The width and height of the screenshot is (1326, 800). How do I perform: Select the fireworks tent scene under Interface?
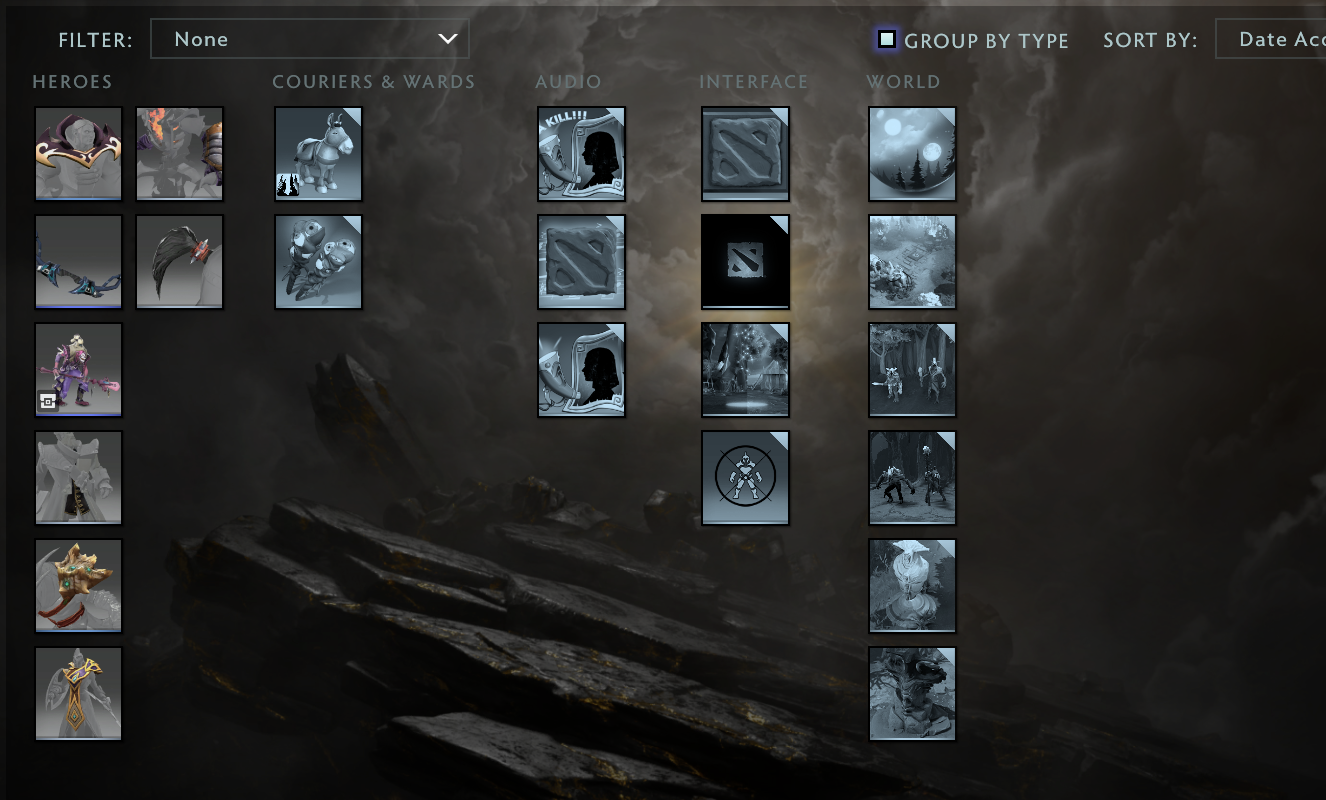click(x=745, y=369)
